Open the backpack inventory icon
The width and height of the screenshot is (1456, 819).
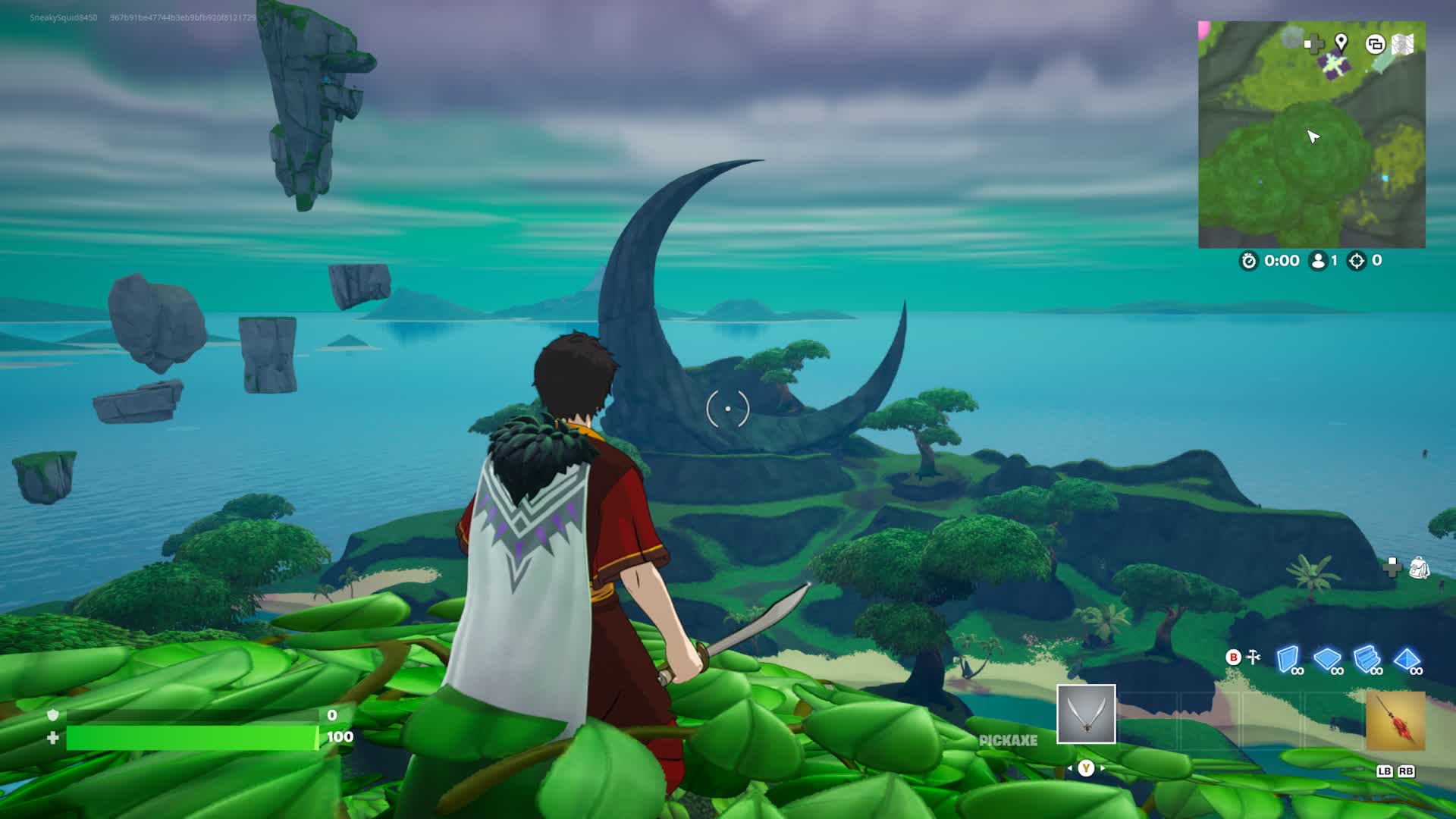click(x=1419, y=567)
